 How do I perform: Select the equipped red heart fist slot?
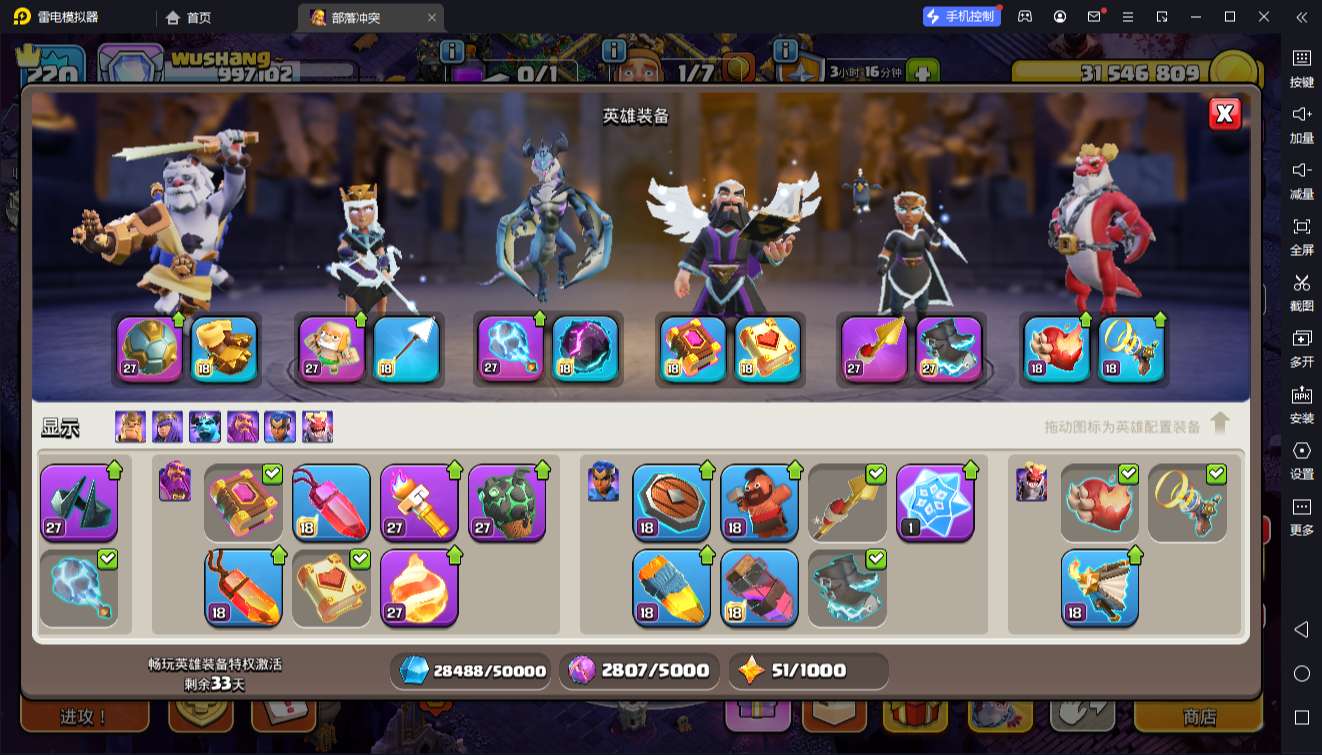coord(1057,349)
